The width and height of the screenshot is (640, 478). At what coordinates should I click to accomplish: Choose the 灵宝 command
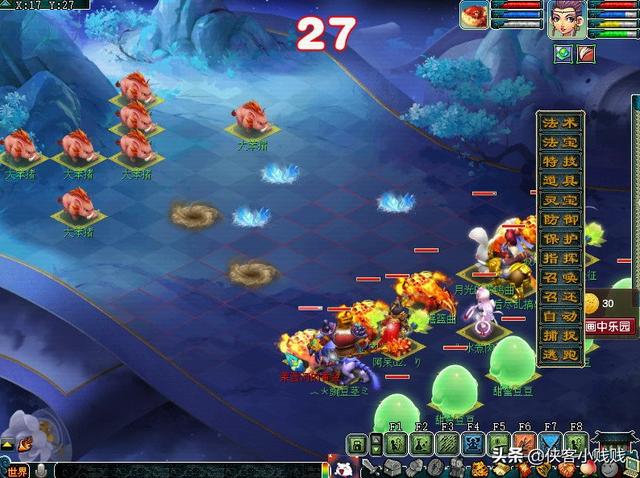tap(560, 199)
